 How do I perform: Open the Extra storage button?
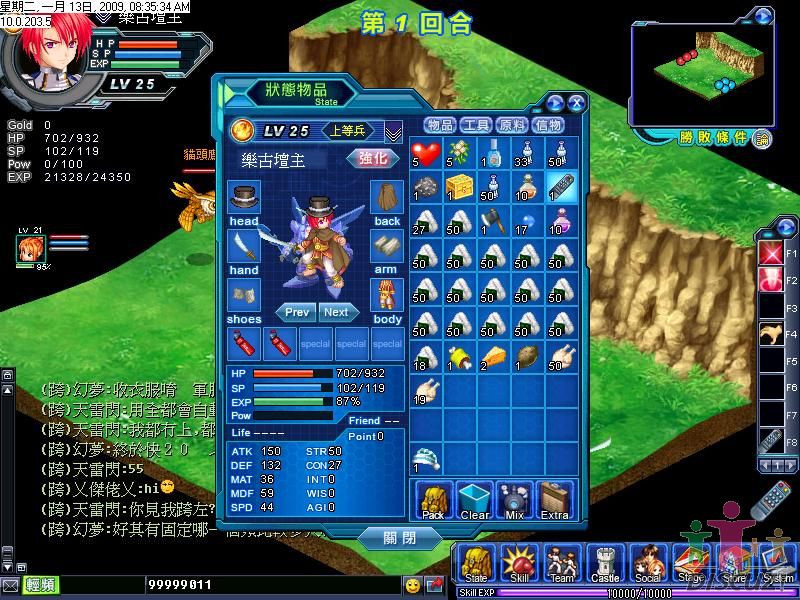(554, 501)
